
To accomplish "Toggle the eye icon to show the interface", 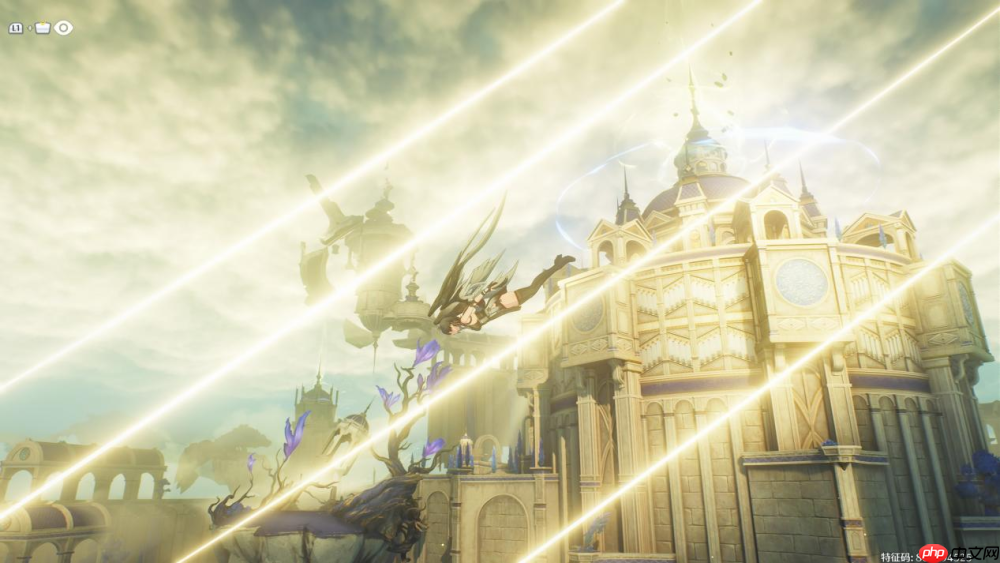I will tap(64, 28).
